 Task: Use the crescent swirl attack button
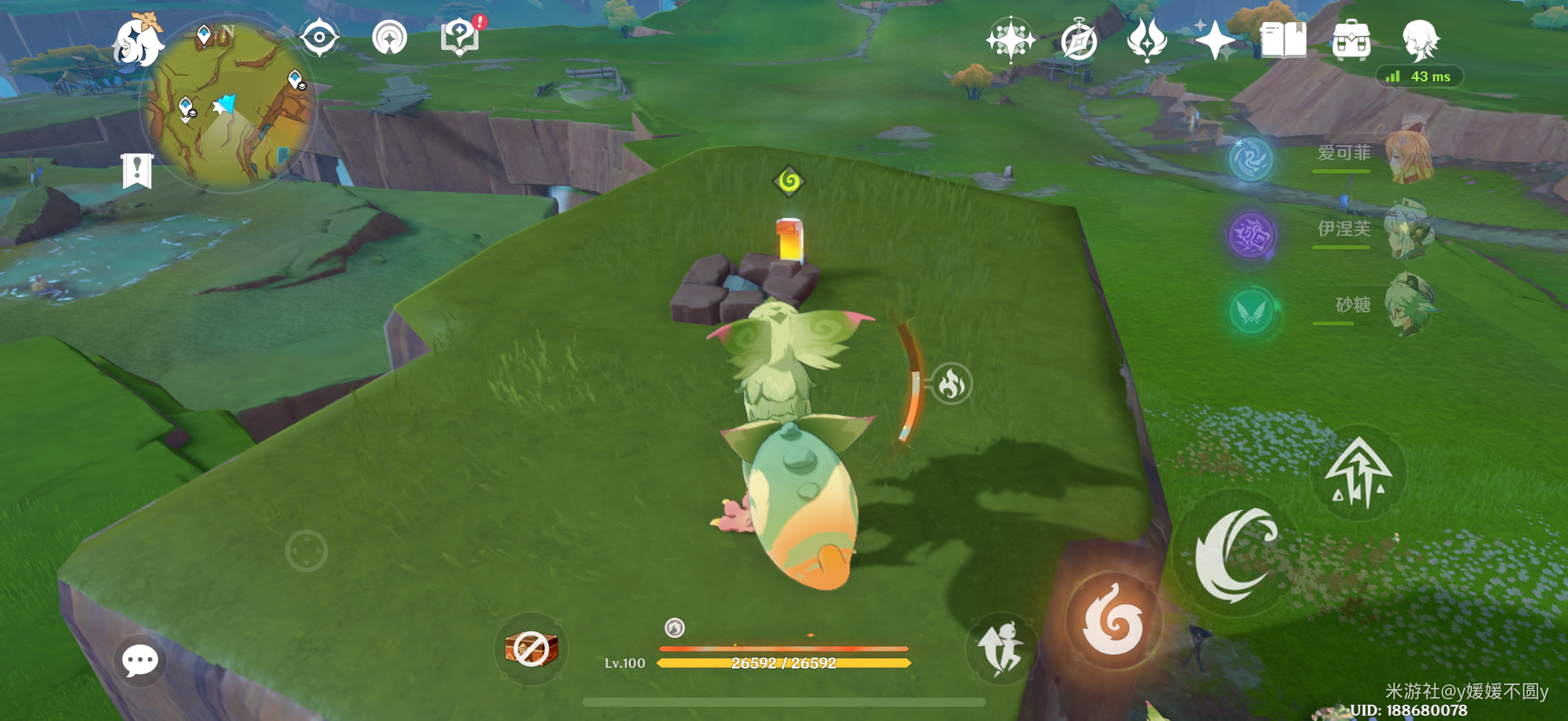click(1236, 554)
